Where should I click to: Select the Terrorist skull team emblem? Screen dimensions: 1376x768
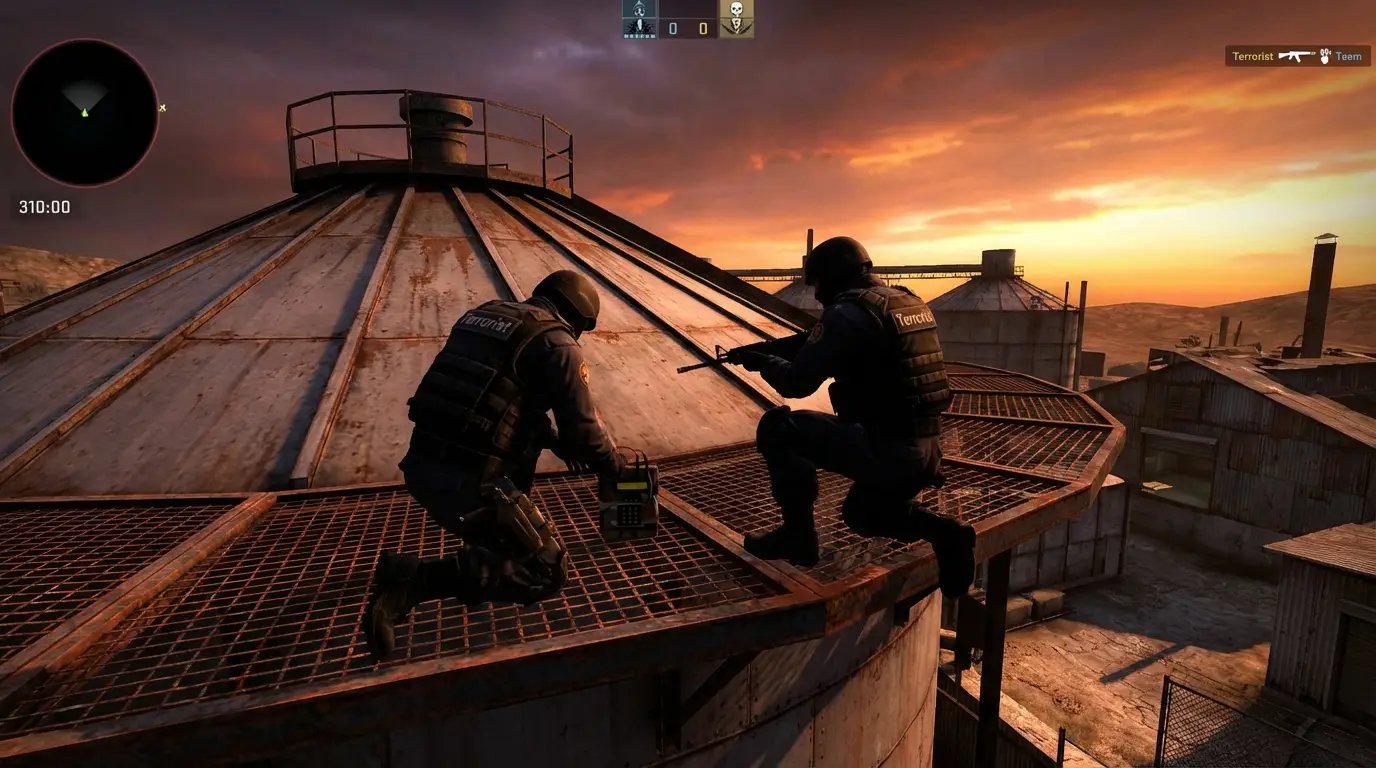737,18
